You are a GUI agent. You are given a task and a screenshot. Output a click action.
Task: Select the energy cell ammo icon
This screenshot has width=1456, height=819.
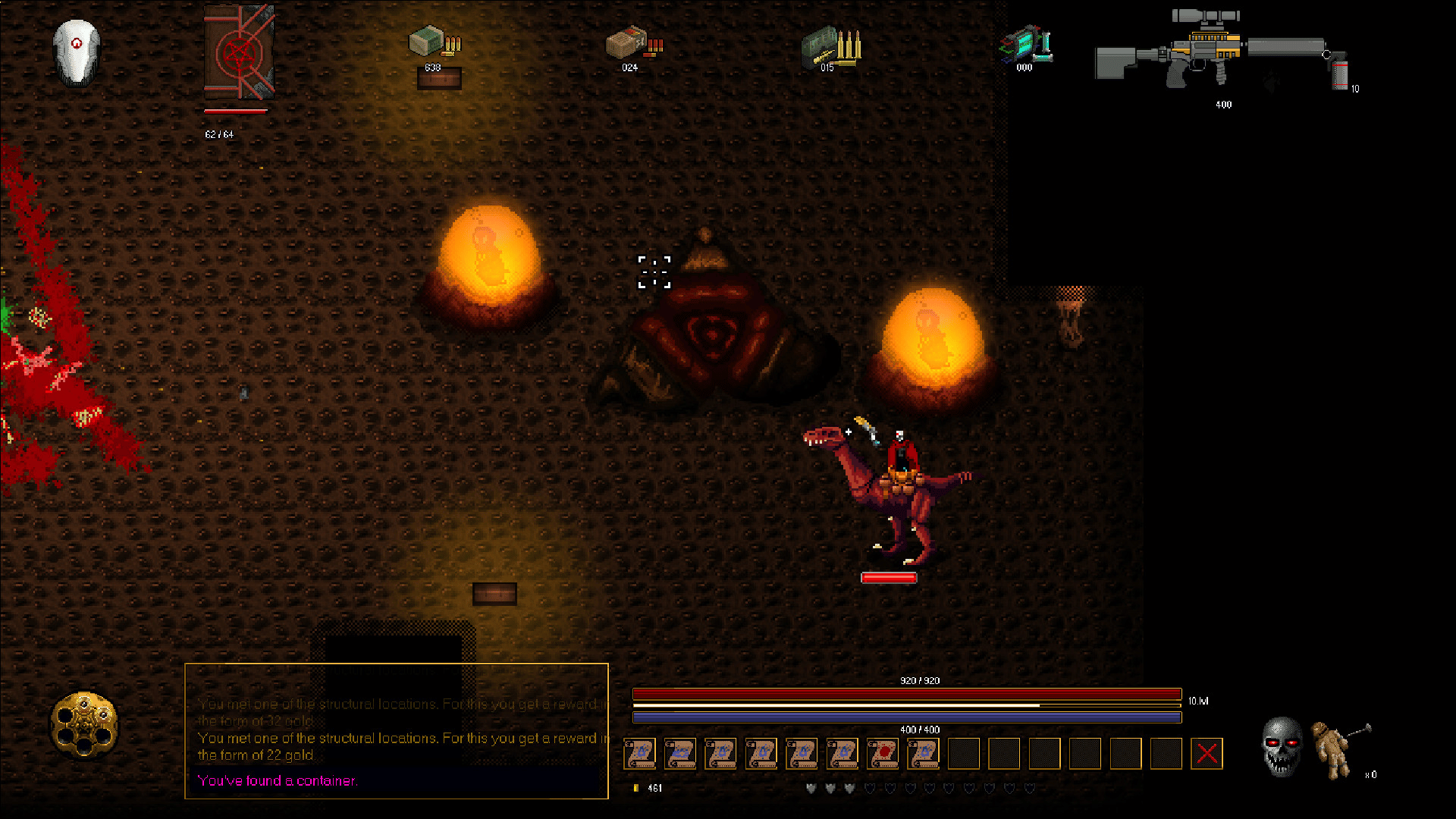point(1025,44)
